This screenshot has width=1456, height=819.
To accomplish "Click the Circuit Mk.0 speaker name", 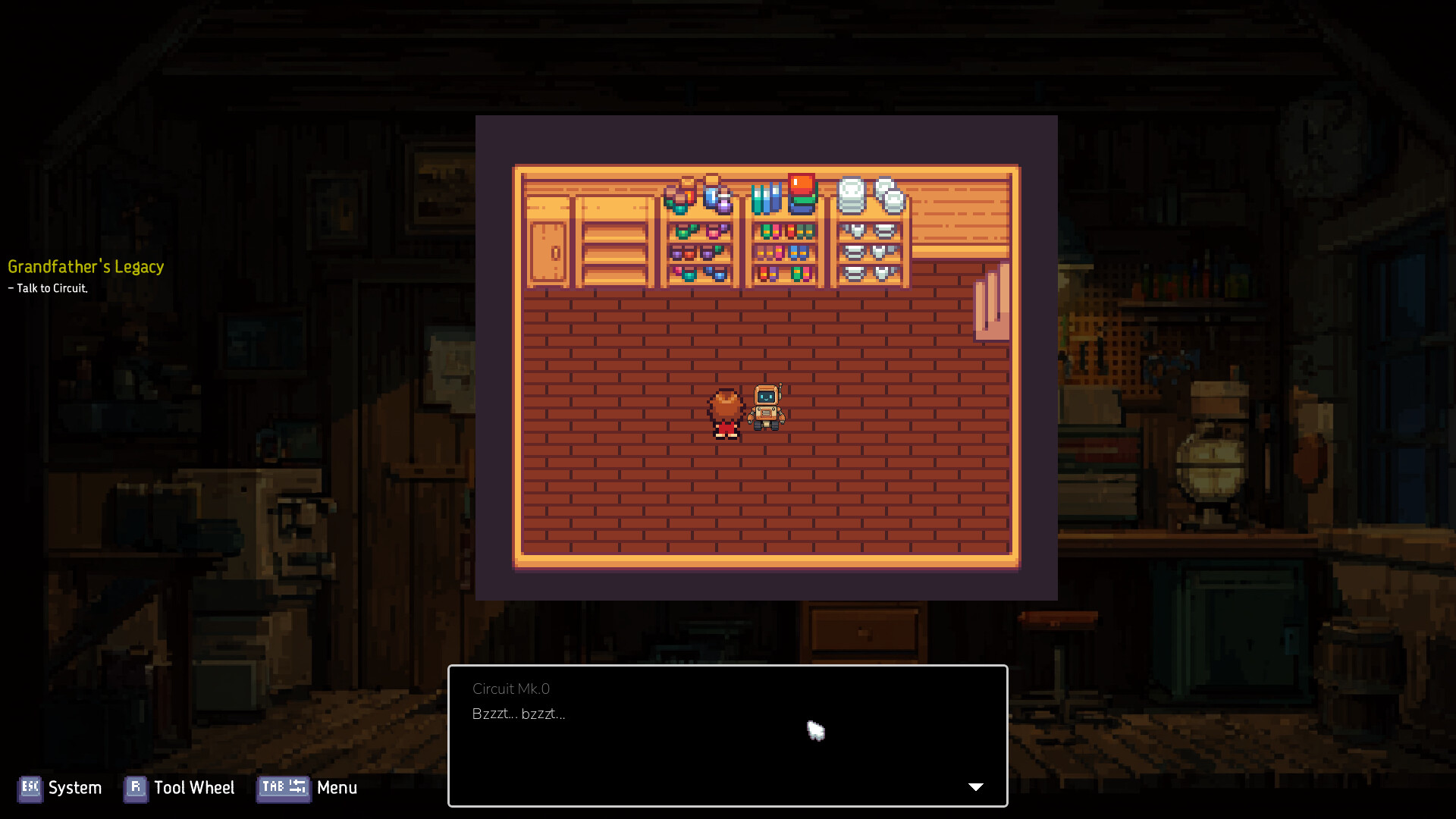I will (510, 689).
